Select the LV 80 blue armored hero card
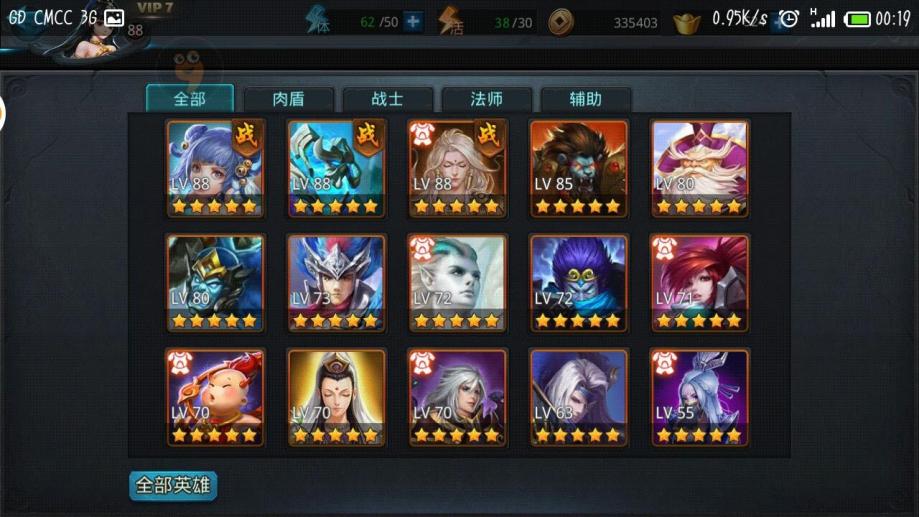The height and width of the screenshot is (517, 919). click(x=215, y=283)
